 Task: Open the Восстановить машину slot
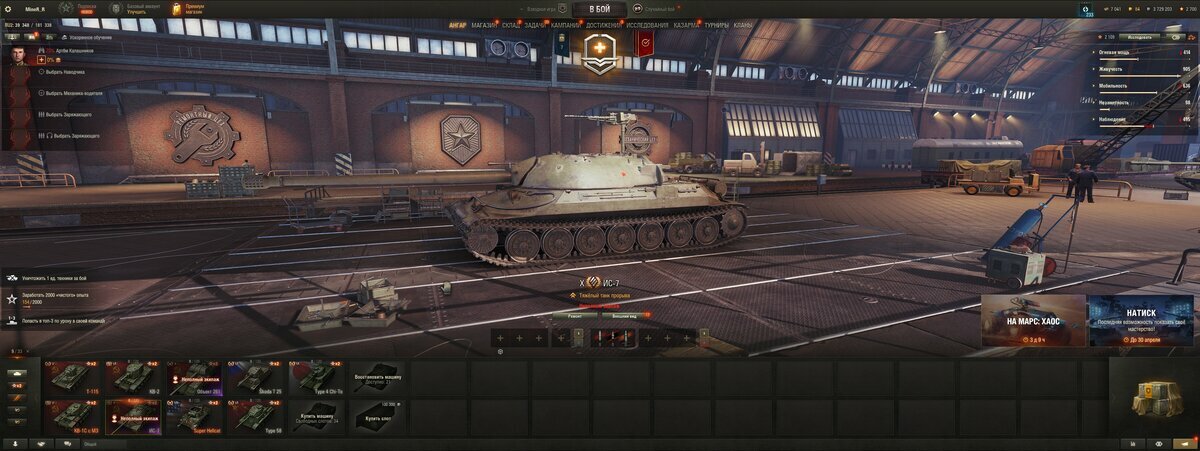click(378, 378)
